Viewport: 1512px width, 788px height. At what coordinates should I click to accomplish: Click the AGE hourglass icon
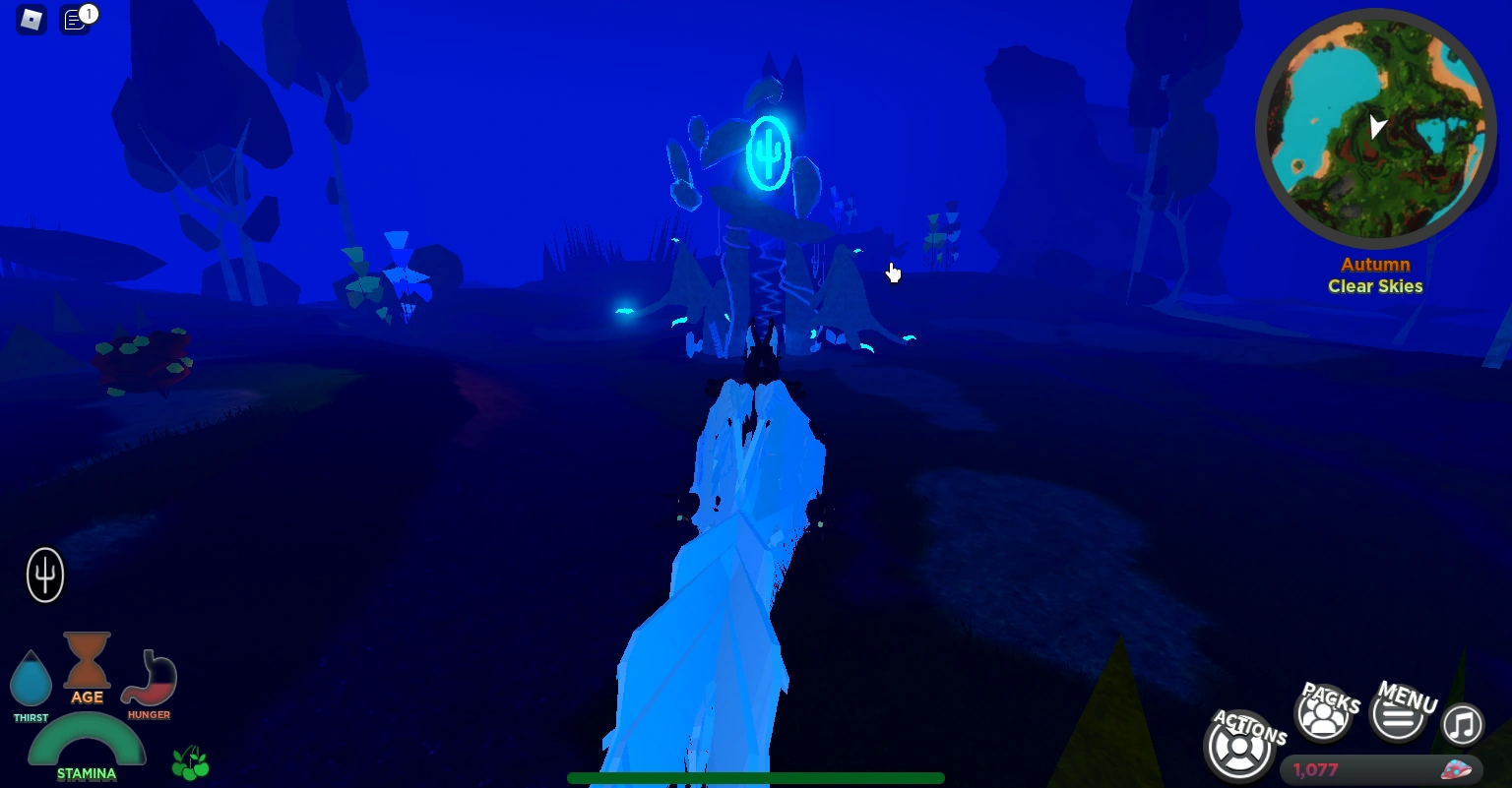tap(87, 659)
